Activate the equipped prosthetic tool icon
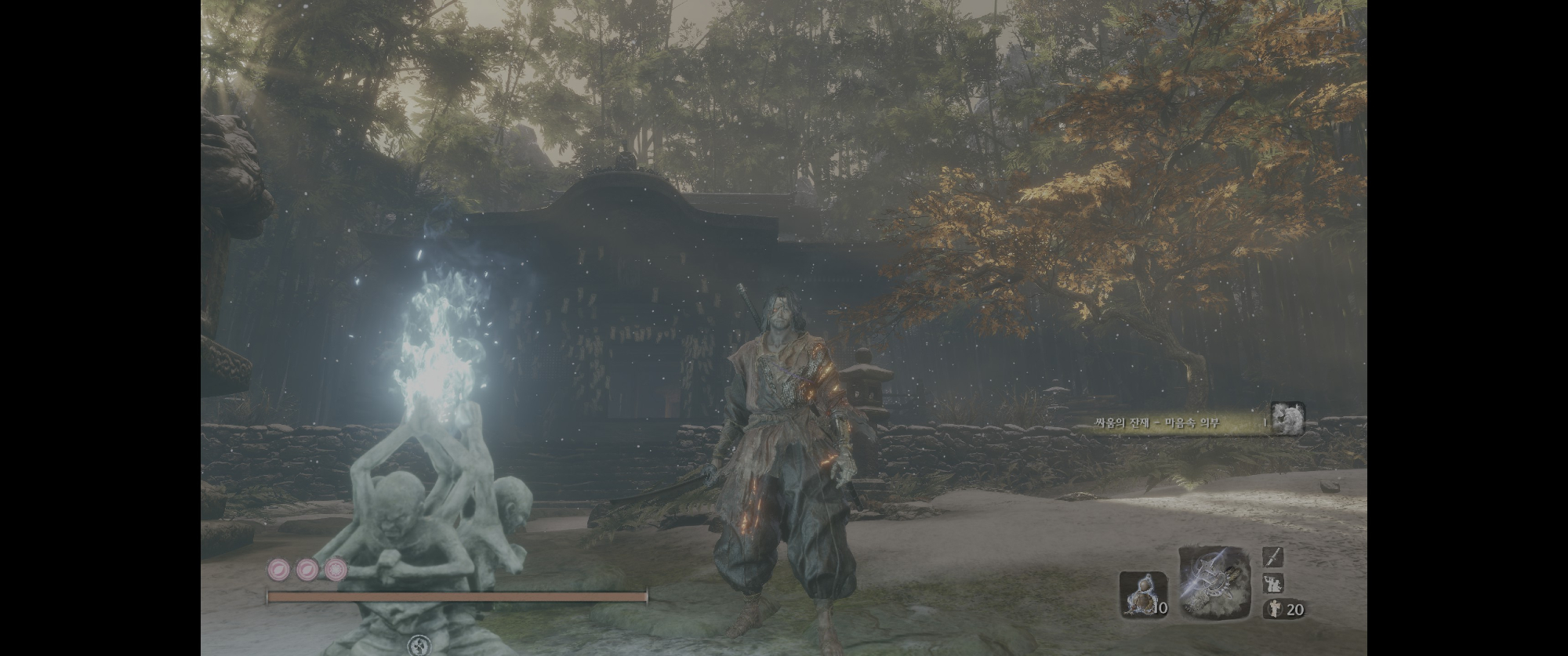Image resolution: width=1568 pixels, height=656 pixels. click(x=1214, y=583)
